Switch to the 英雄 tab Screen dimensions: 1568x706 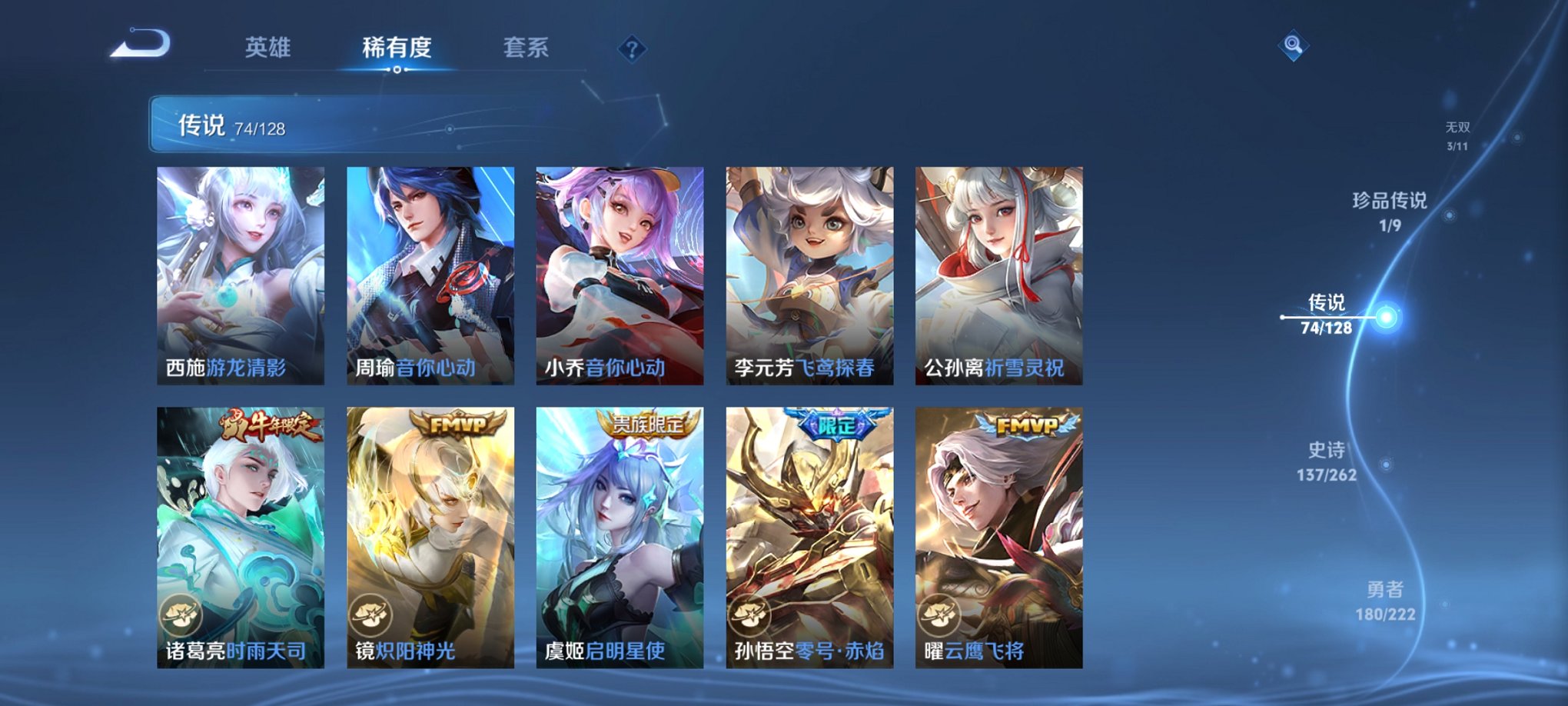pos(267,48)
